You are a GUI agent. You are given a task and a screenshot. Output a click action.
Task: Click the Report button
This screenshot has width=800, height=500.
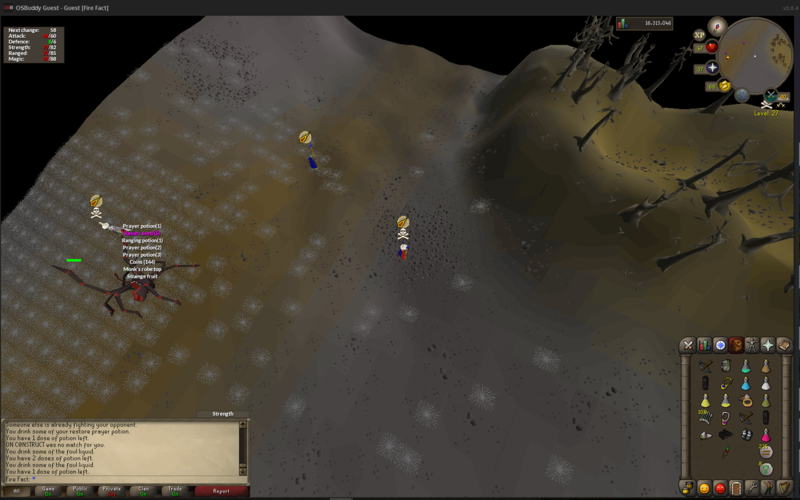tap(221, 491)
